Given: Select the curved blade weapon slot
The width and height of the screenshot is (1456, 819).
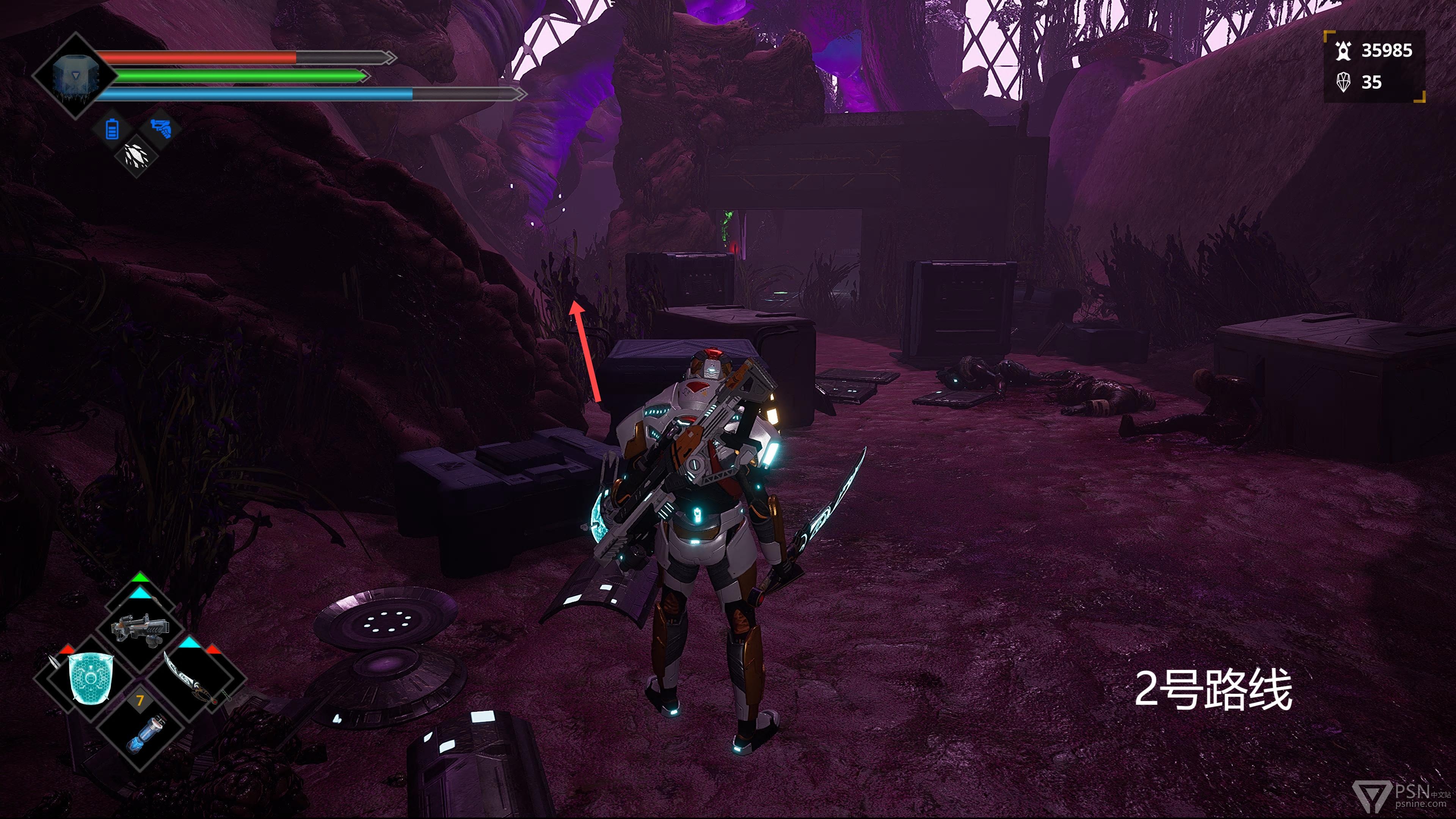Looking at the screenshot, I should pos(192,677).
